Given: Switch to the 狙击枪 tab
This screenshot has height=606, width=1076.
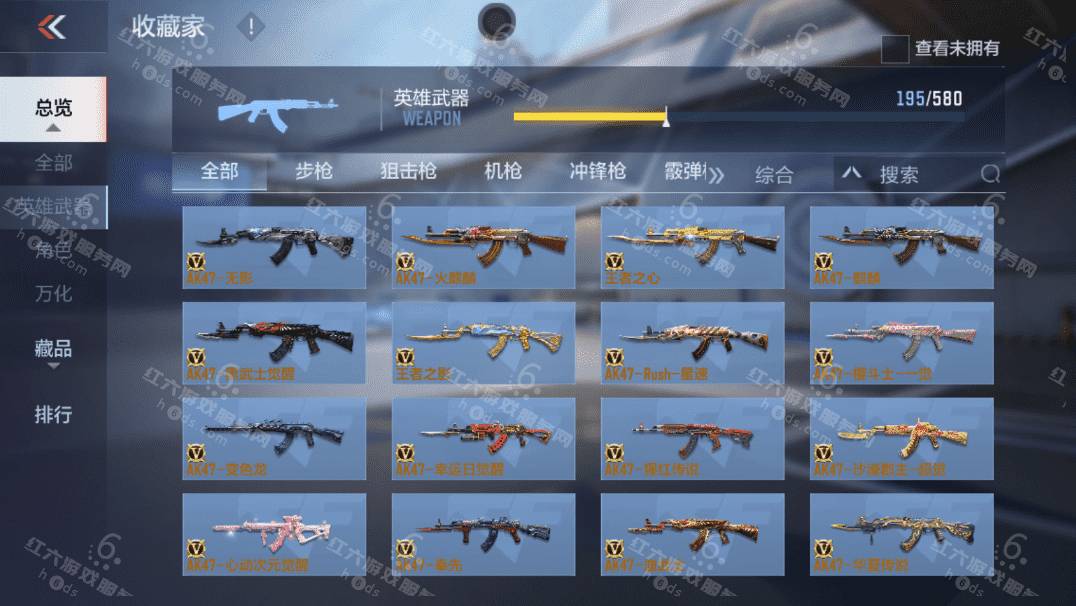Looking at the screenshot, I should (408, 171).
